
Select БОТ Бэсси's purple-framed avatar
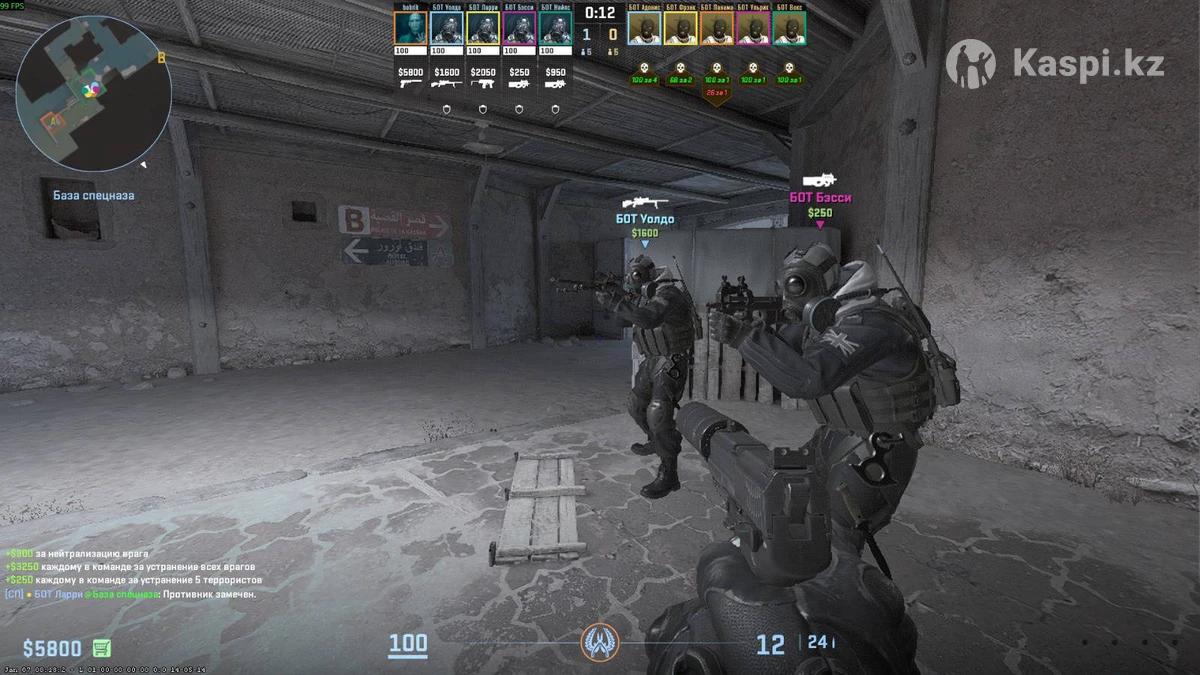pyautogui.click(x=519, y=27)
